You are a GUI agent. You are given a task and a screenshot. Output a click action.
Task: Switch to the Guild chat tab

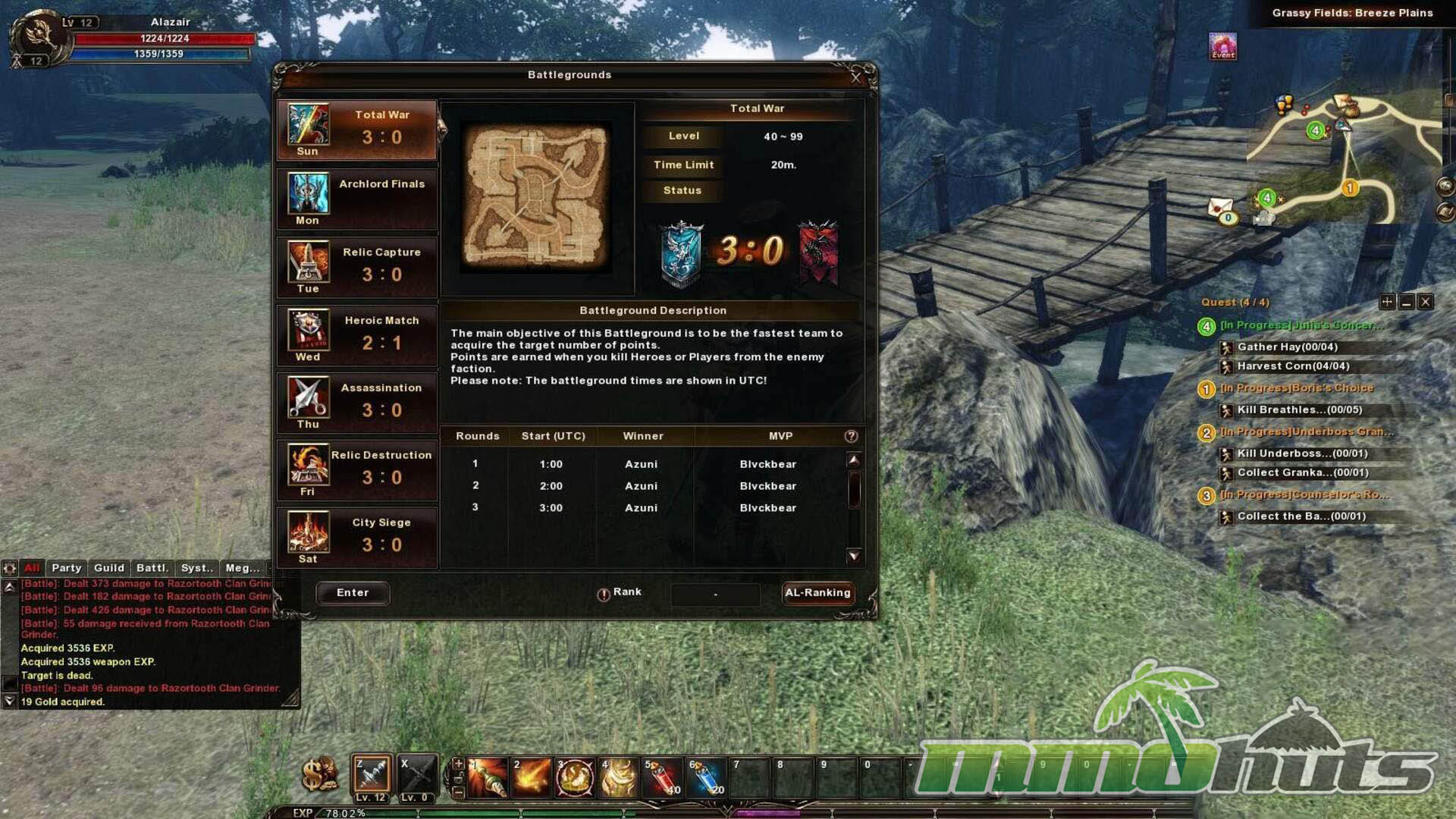click(108, 568)
